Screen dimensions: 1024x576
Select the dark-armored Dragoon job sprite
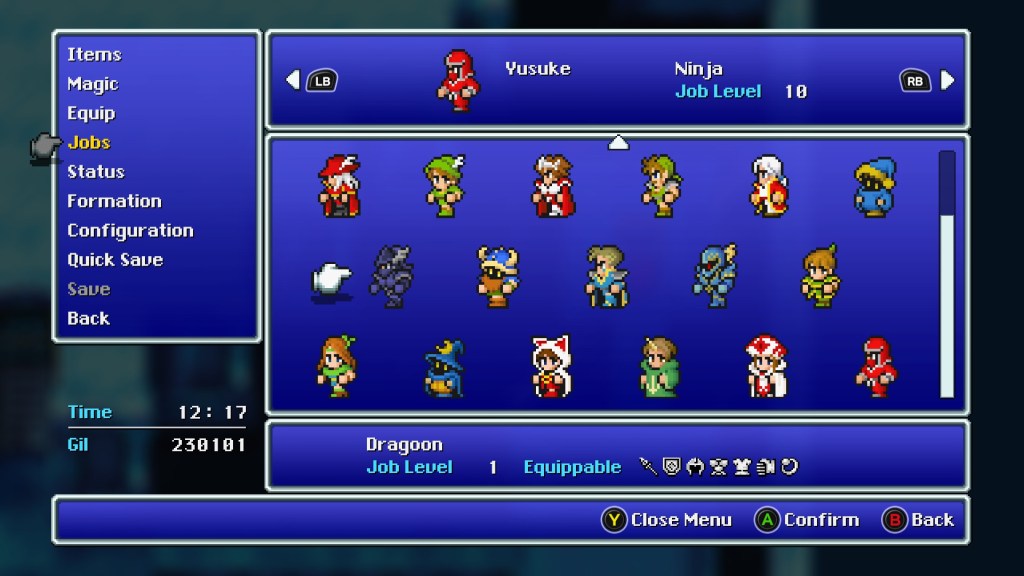[x=391, y=276]
